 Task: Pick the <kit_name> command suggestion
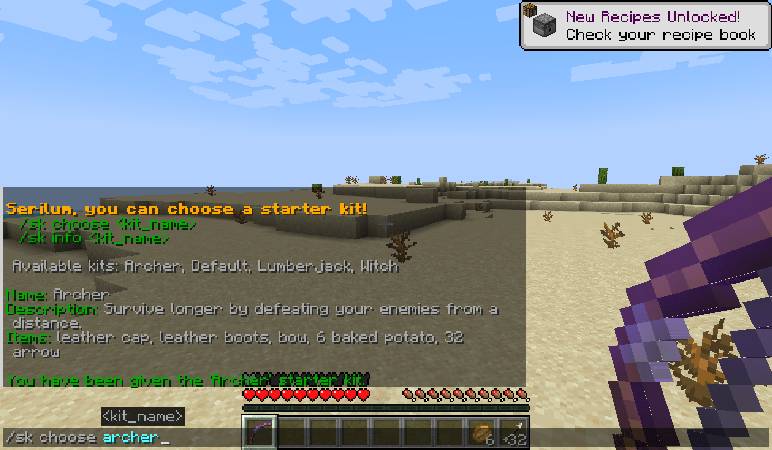(142, 416)
